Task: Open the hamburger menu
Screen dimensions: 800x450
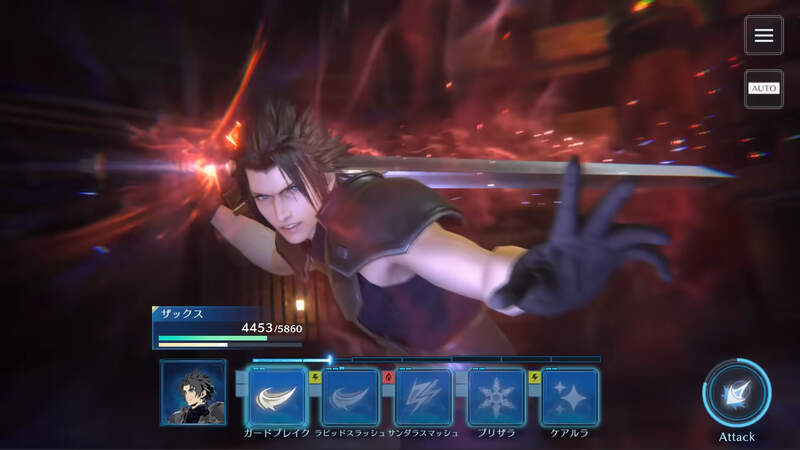Action: 764,36
